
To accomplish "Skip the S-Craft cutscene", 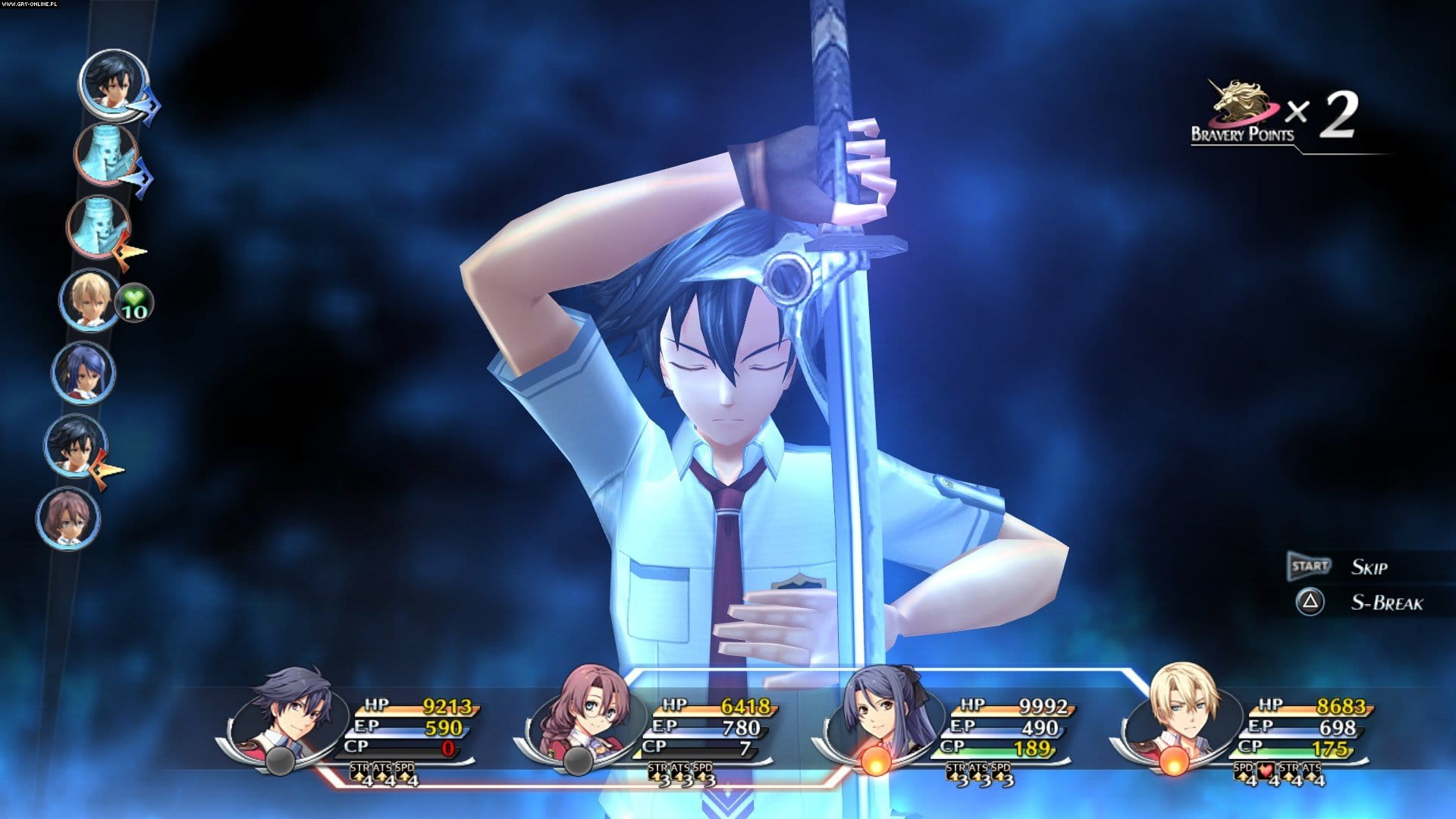I will coord(1310,566).
